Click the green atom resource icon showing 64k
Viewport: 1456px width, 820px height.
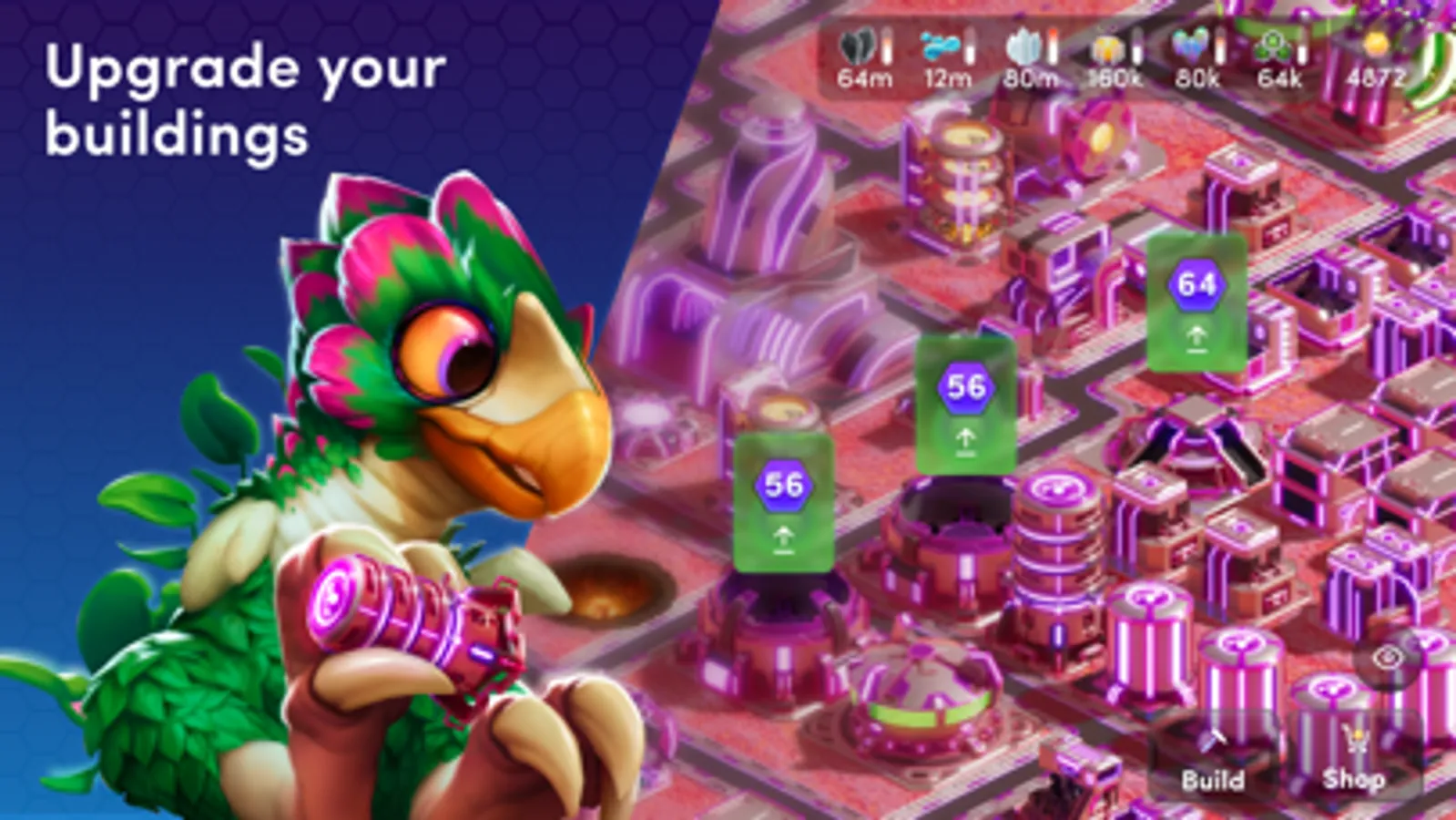pos(1272,45)
